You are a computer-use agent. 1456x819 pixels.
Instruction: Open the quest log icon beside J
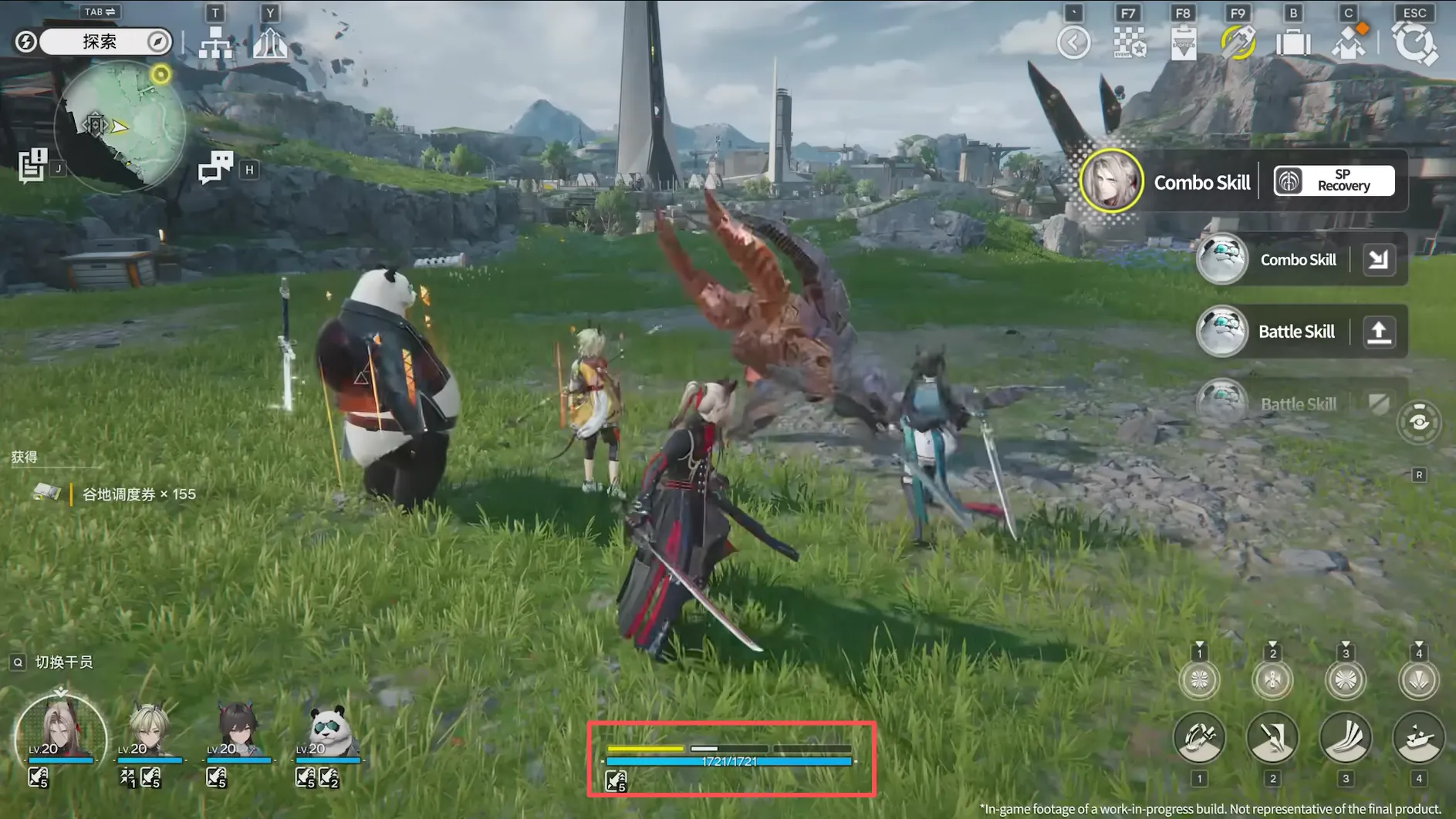click(32, 164)
